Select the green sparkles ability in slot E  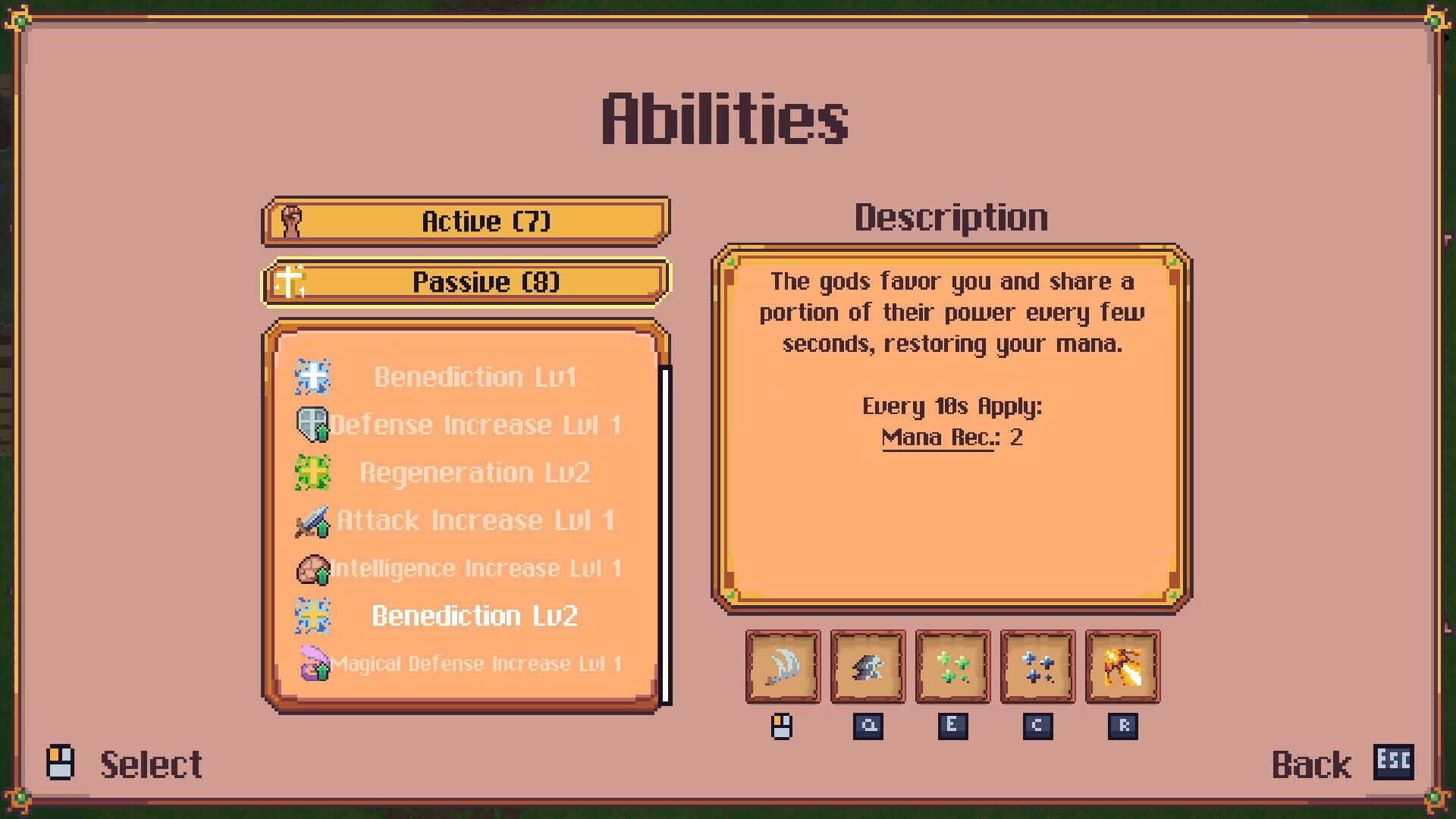tap(952, 667)
